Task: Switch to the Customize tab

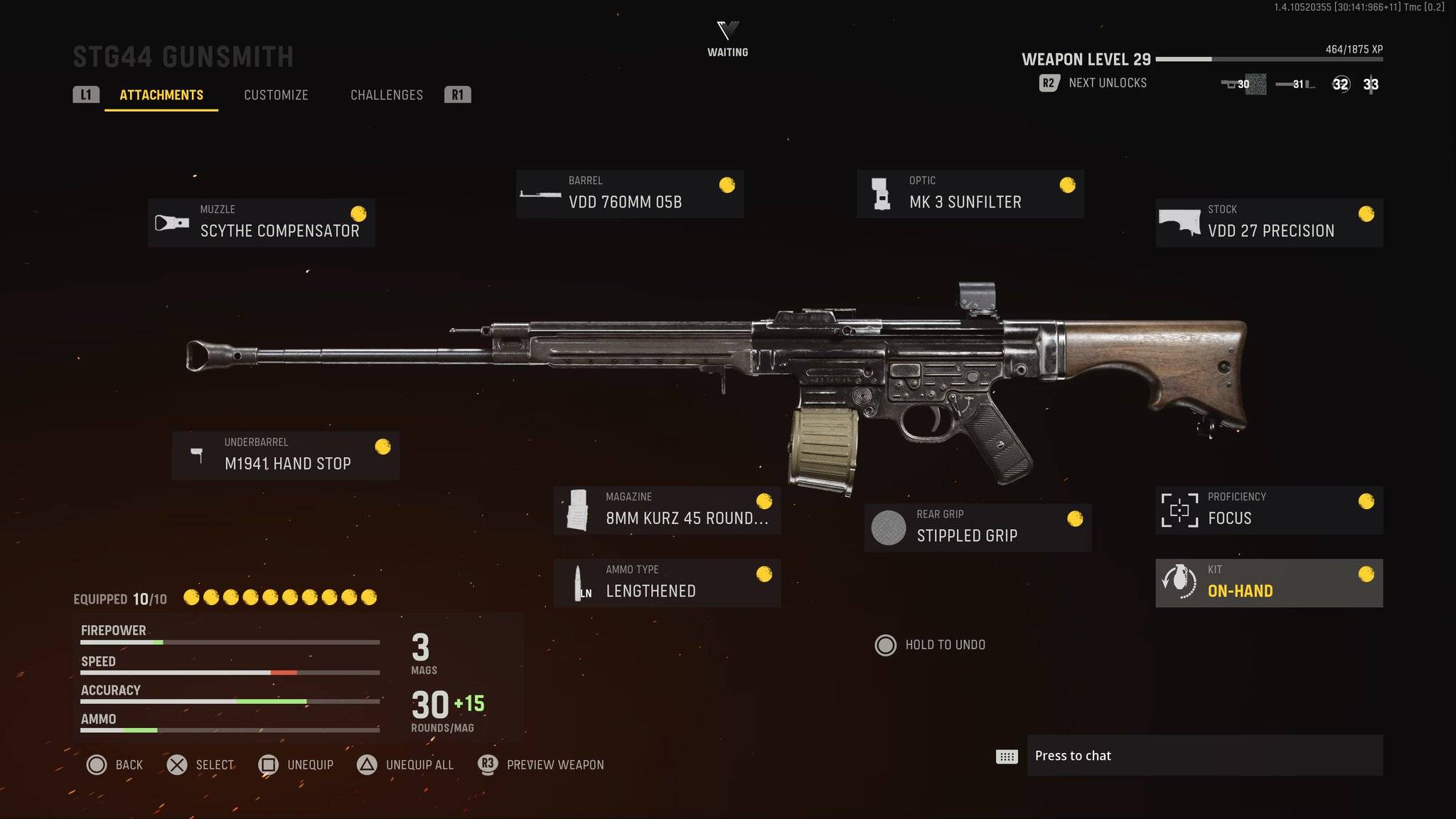Action: pyautogui.click(x=276, y=95)
